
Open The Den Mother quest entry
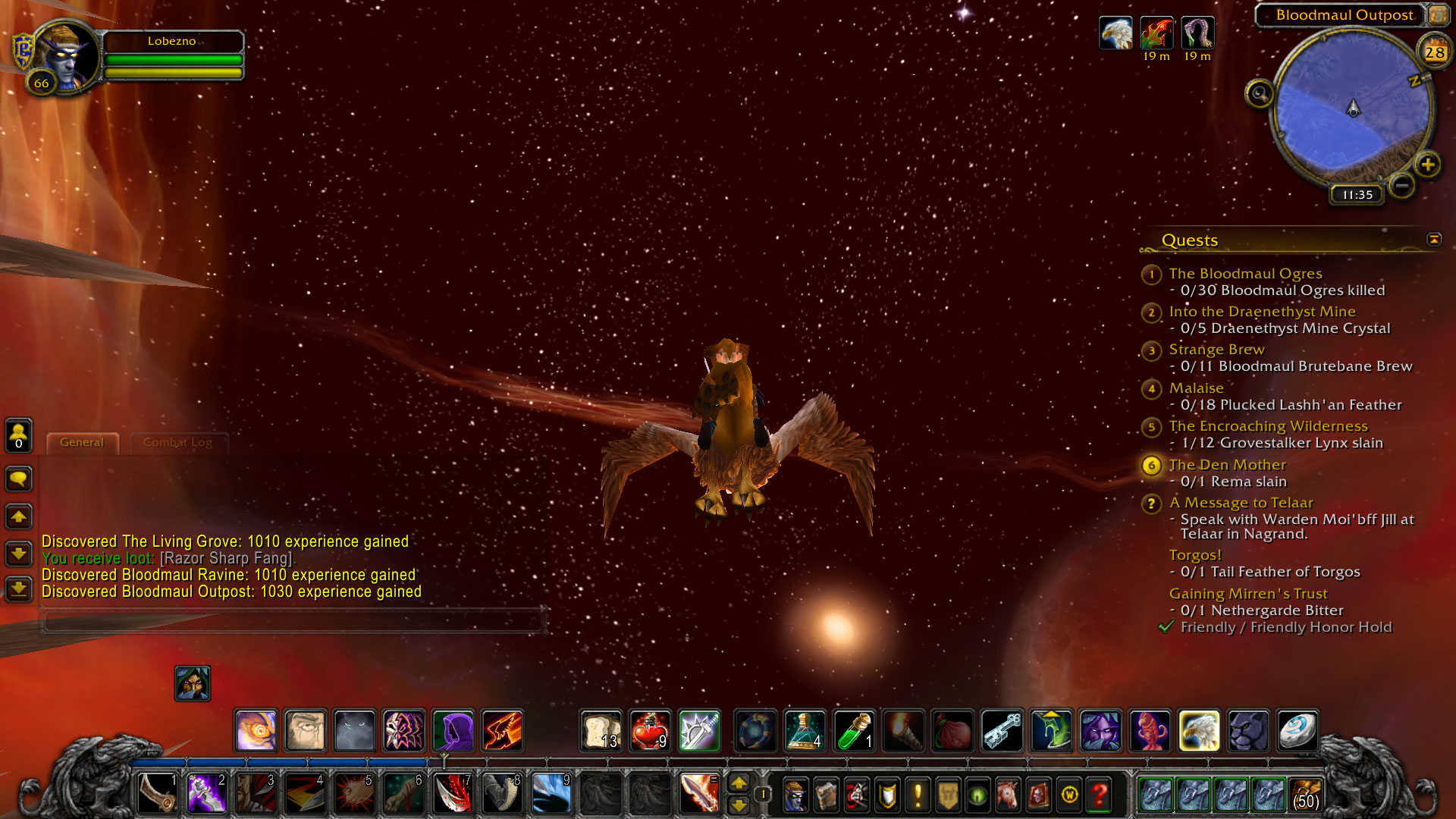[x=1227, y=464]
